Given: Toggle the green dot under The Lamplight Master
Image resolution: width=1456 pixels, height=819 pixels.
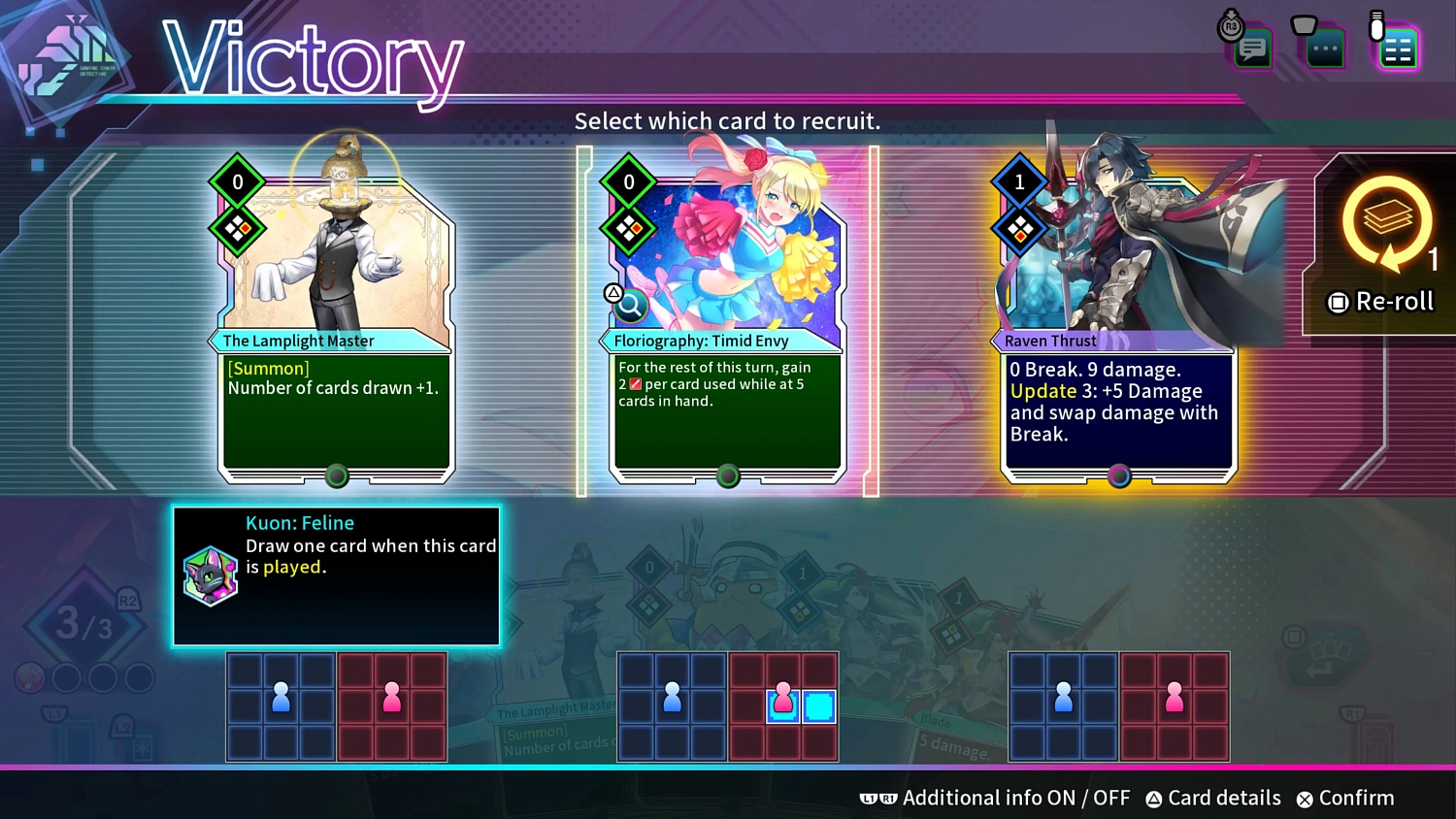Looking at the screenshot, I should (337, 475).
